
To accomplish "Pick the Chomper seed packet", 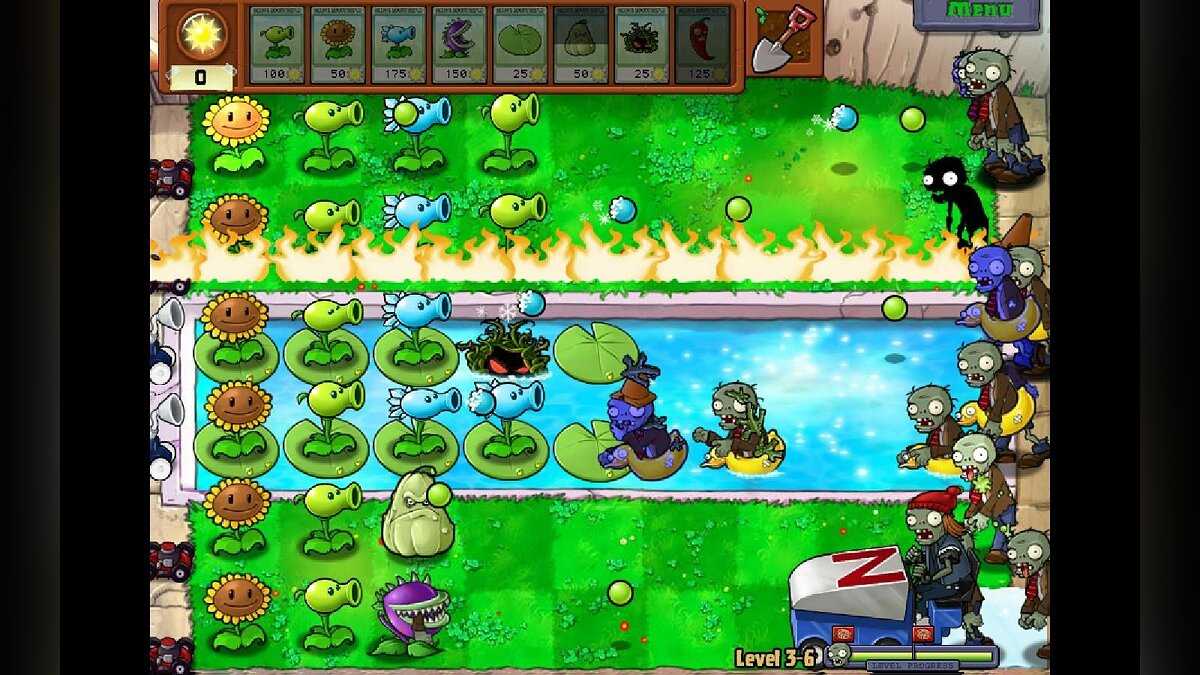I will click(459, 45).
